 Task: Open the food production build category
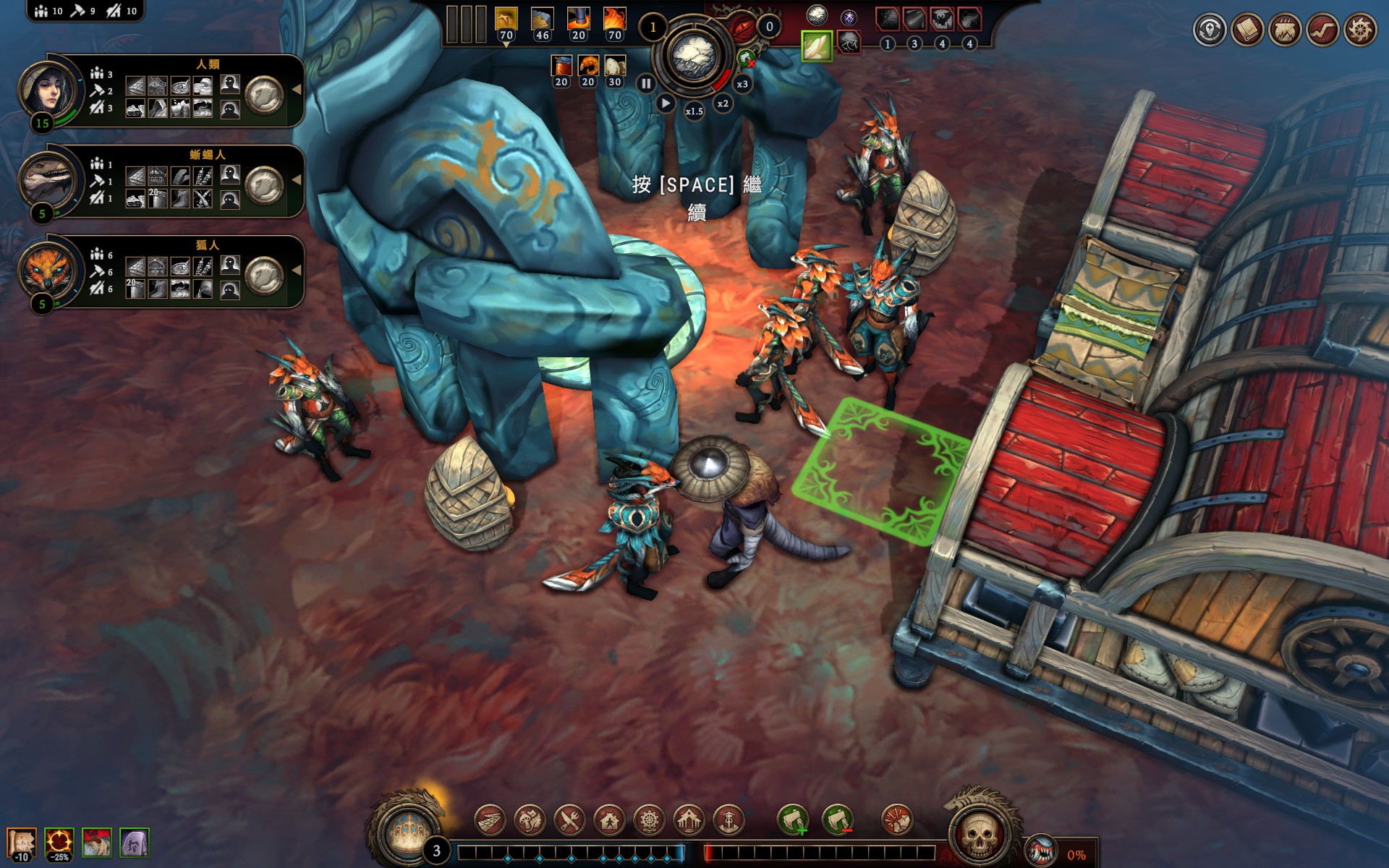pyautogui.click(x=530, y=820)
